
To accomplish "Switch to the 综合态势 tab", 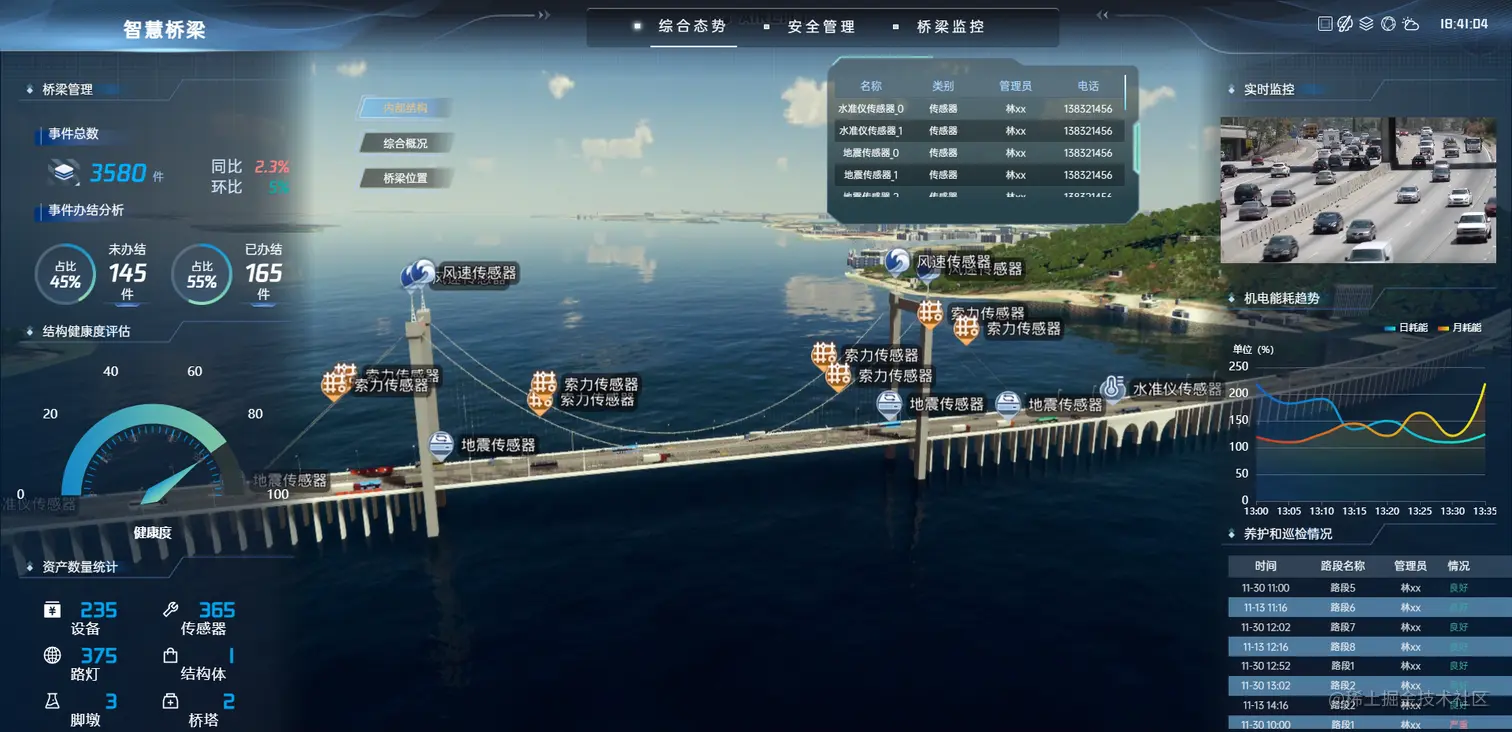I will pos(692,27).
